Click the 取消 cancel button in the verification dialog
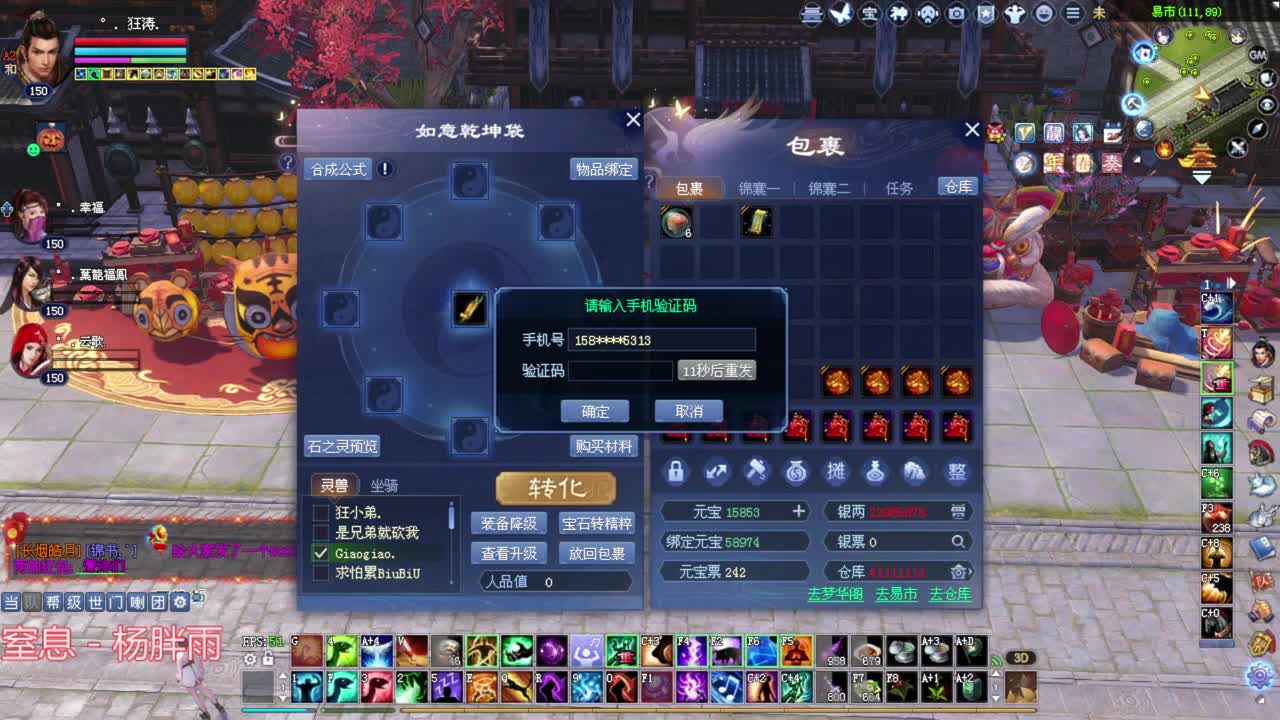 (690, 411)
